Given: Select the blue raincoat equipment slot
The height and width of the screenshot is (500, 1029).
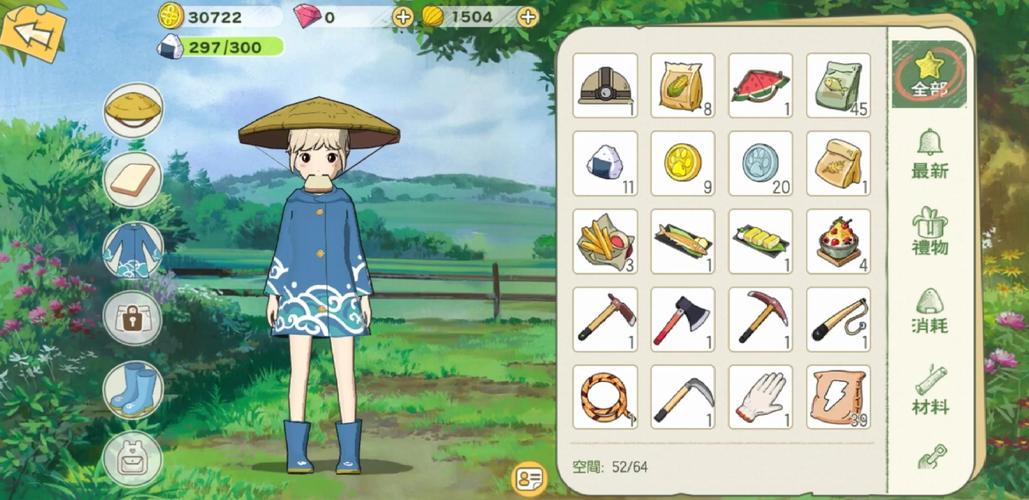Looking at the screenshot, I should [x=133, y=250].
